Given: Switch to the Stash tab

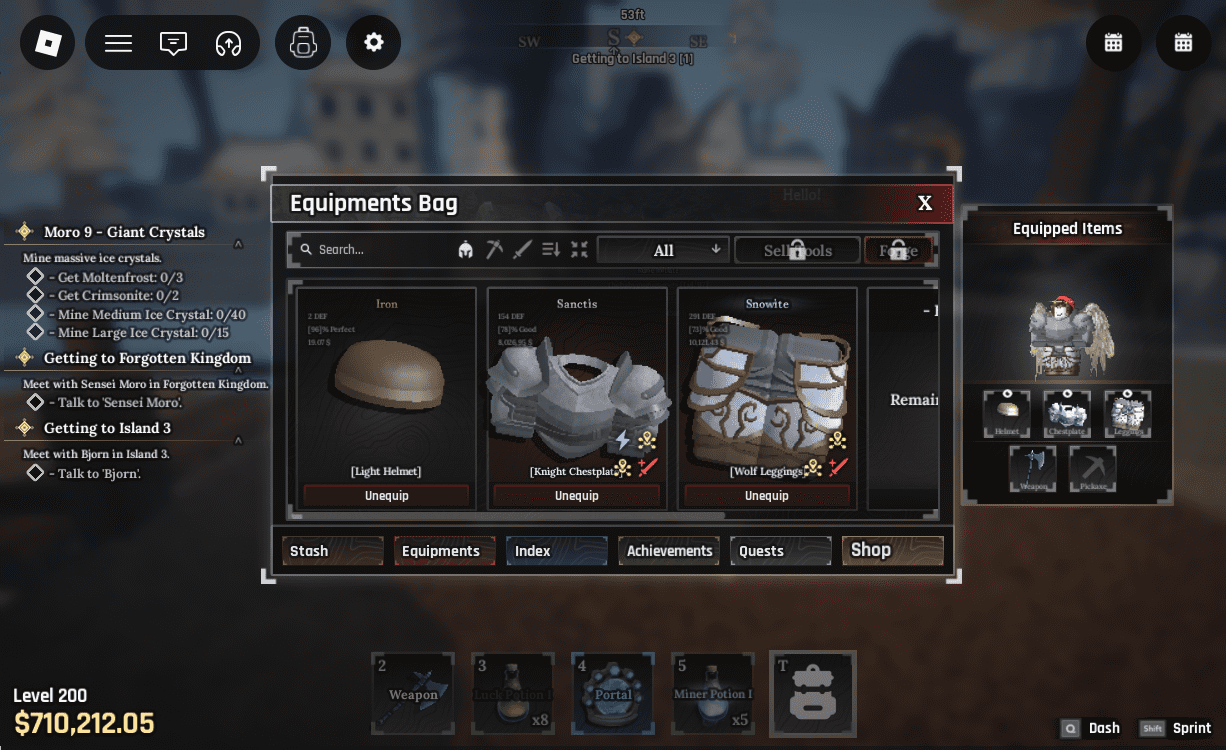Looking at the screenshot, I should pyautogui.click(x=332, y=551).
